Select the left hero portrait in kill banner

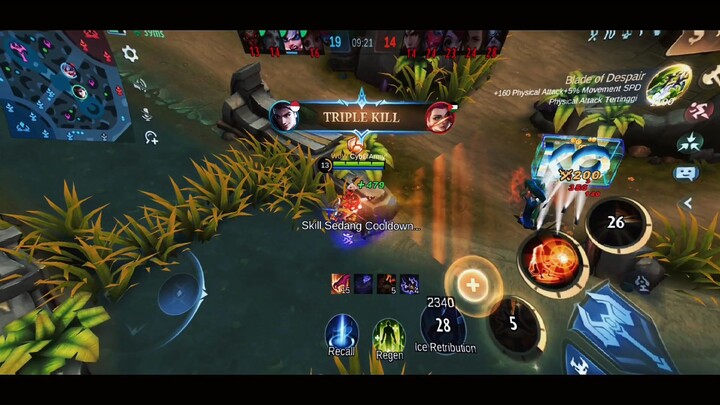point(284,116)
